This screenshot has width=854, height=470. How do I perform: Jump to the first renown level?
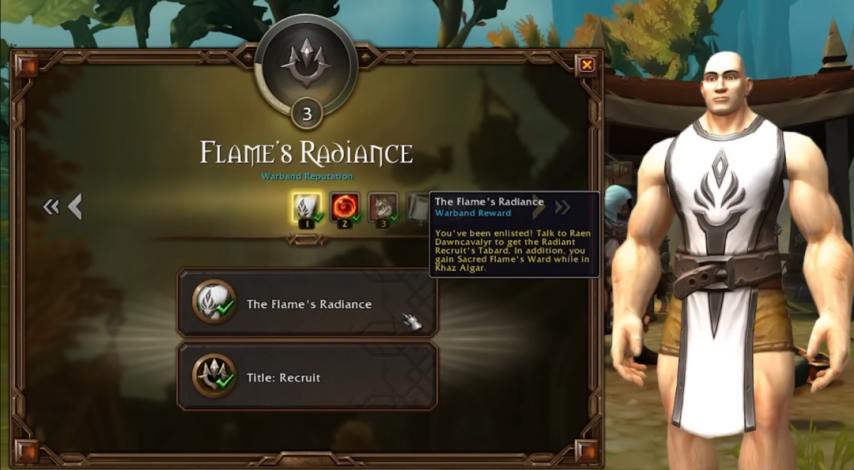pos(51,207)
